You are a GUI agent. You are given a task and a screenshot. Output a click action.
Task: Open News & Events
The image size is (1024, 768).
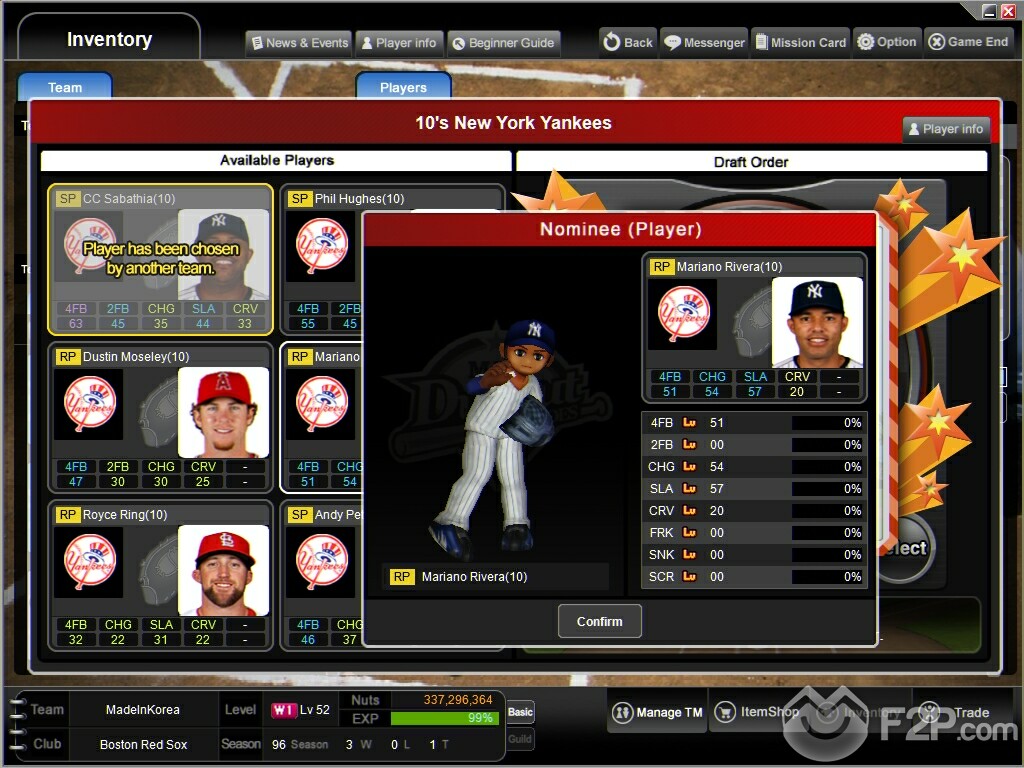(299, 43)
